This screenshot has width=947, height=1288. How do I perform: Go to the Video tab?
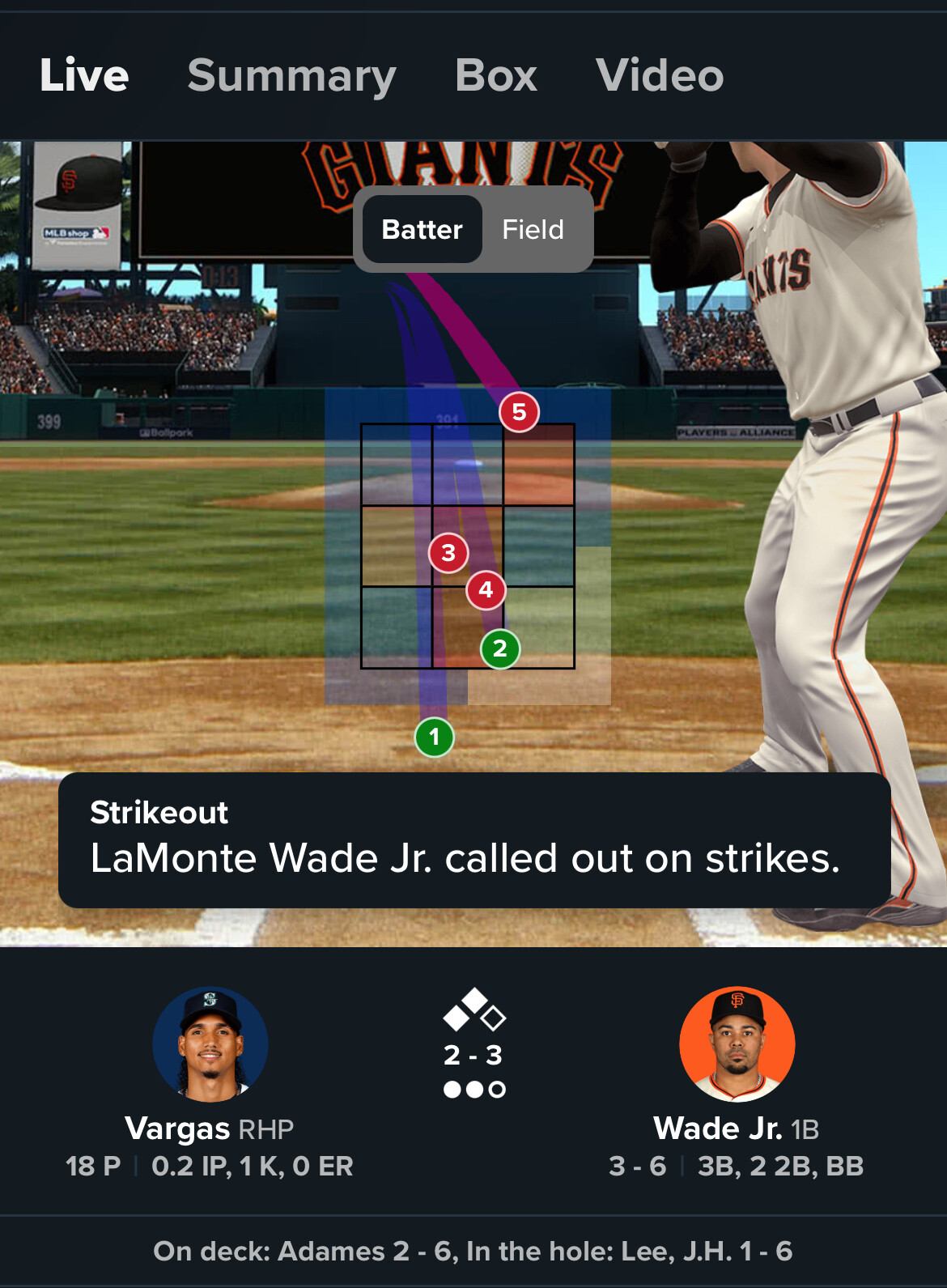coord(659,75)
